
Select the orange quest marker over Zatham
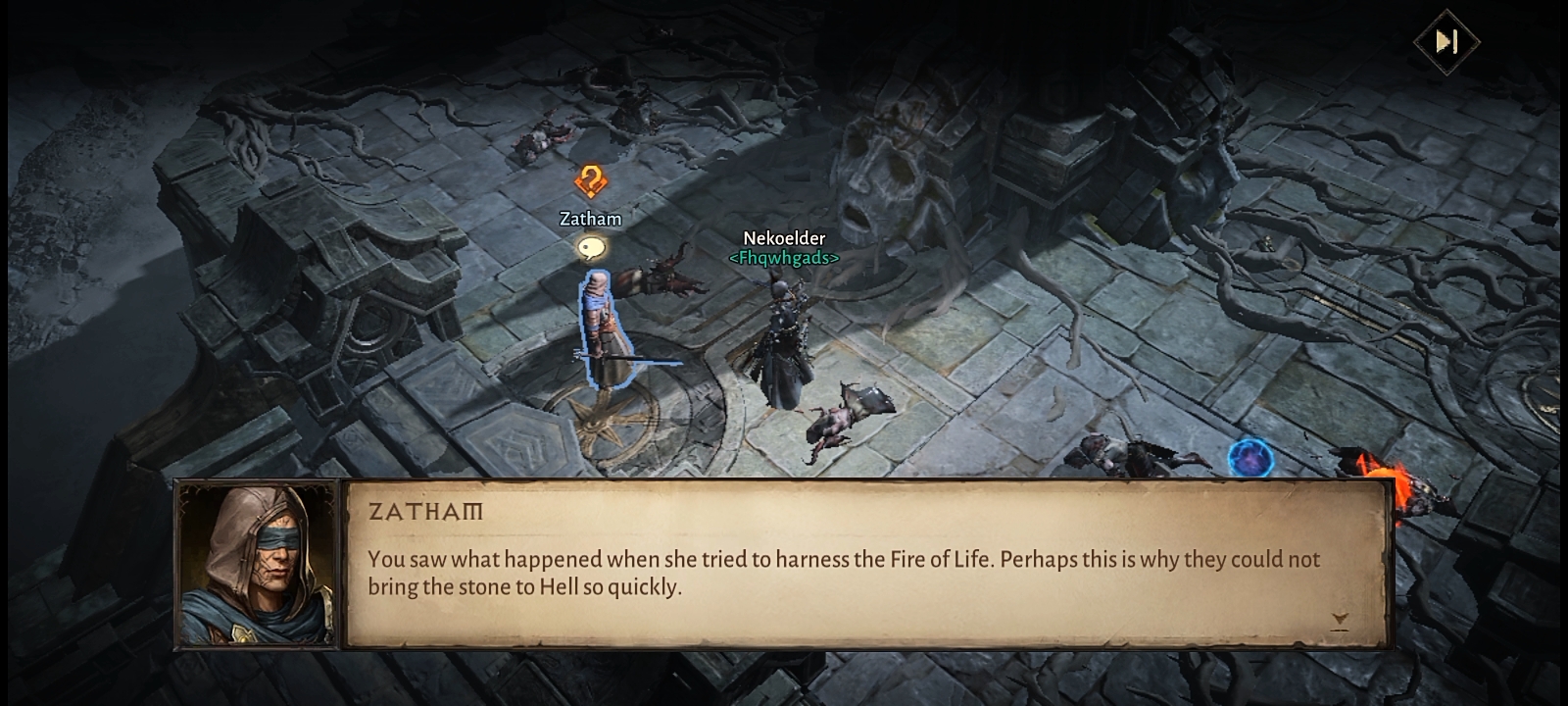(590, 181)
